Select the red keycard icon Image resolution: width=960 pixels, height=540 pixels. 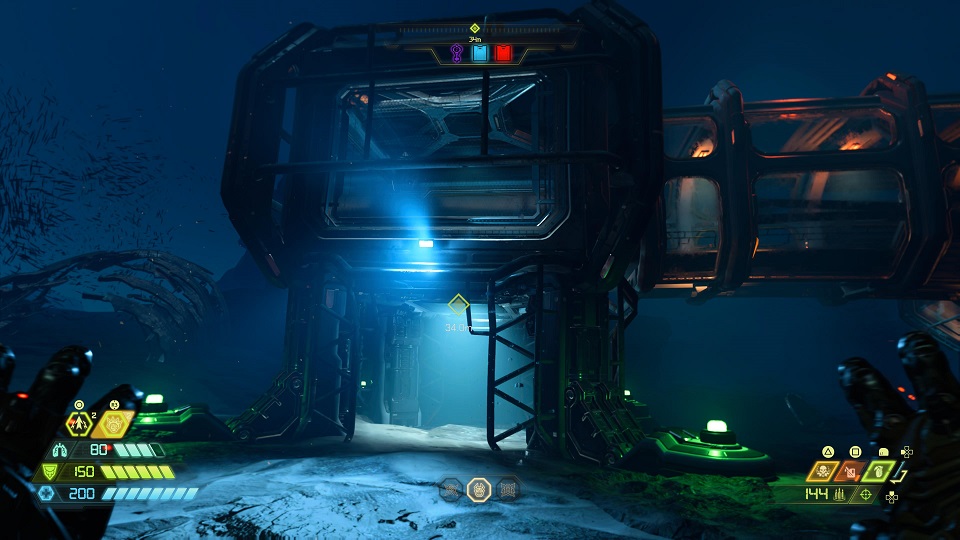pyautogui.click(x=503, y=52)
